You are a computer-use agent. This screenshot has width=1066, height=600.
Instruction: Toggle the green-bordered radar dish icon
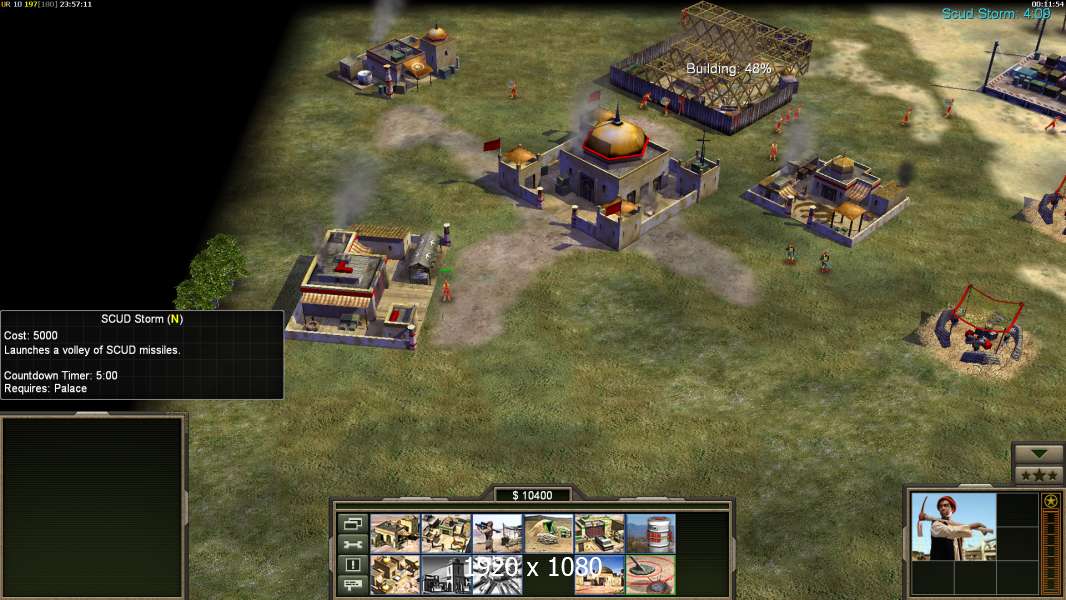(x=650, y=574)
